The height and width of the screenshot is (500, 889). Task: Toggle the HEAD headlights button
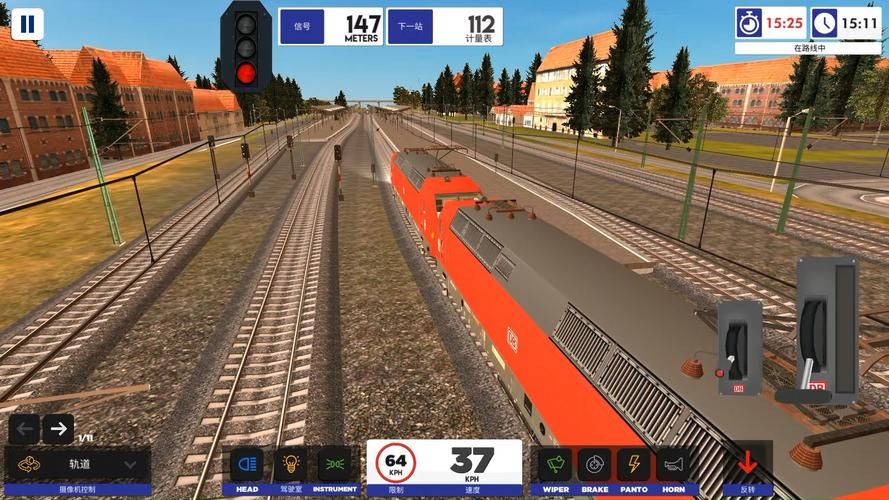point(247,465)
